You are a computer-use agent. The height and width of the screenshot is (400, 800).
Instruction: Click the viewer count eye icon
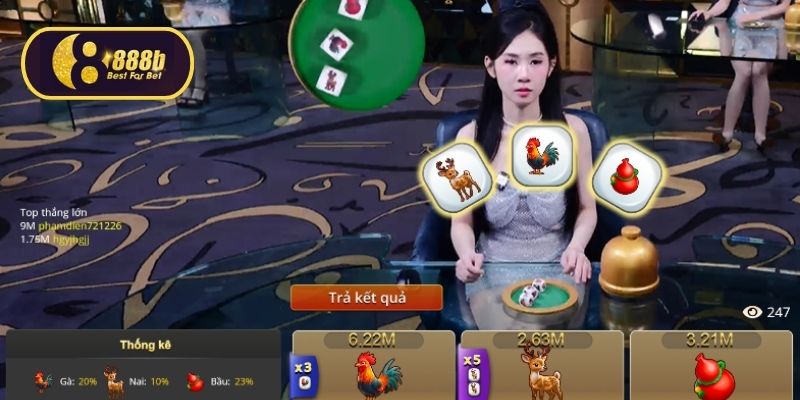click(752, 312)
